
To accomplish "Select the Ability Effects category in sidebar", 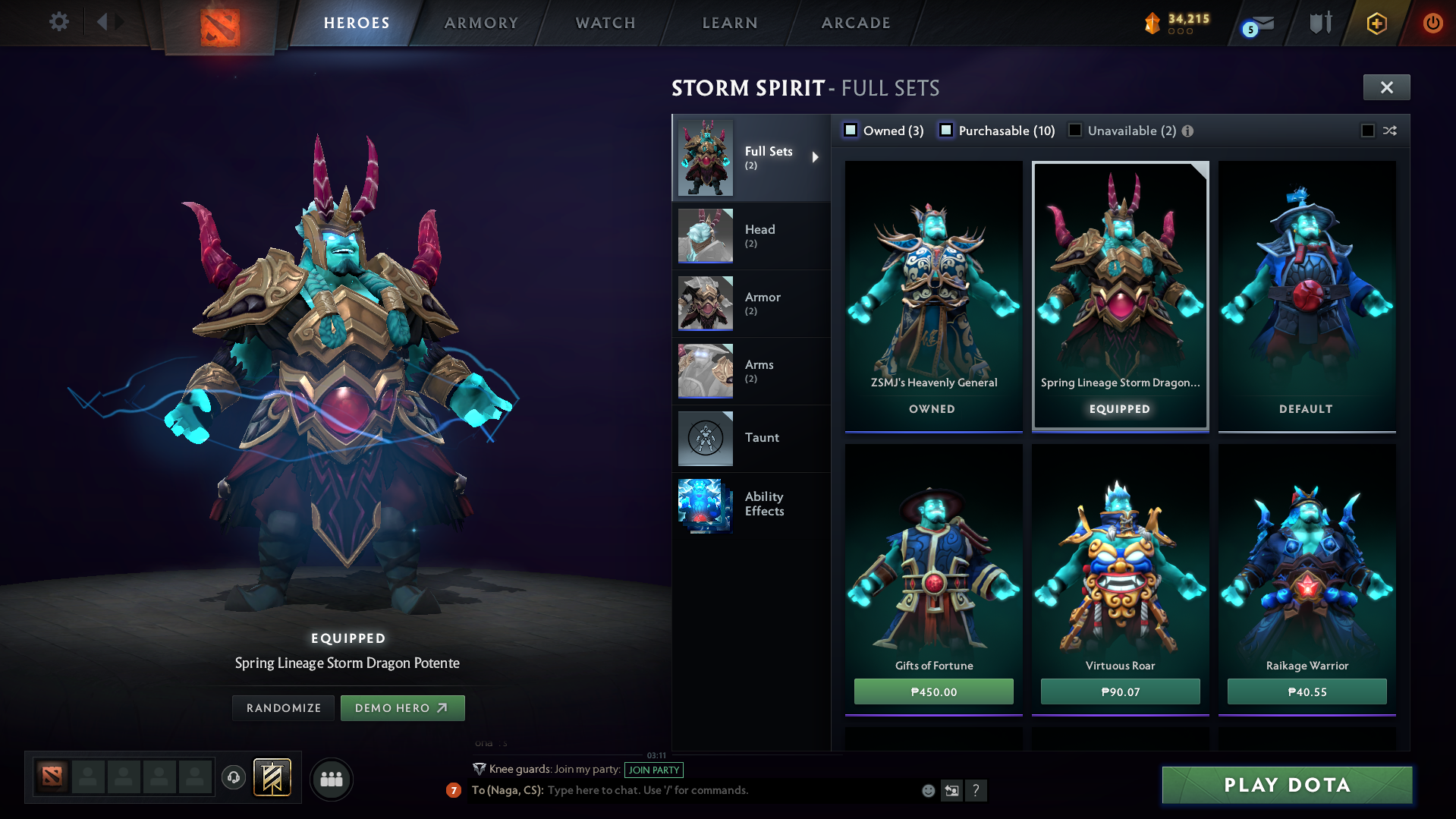I will click(764, 503).
